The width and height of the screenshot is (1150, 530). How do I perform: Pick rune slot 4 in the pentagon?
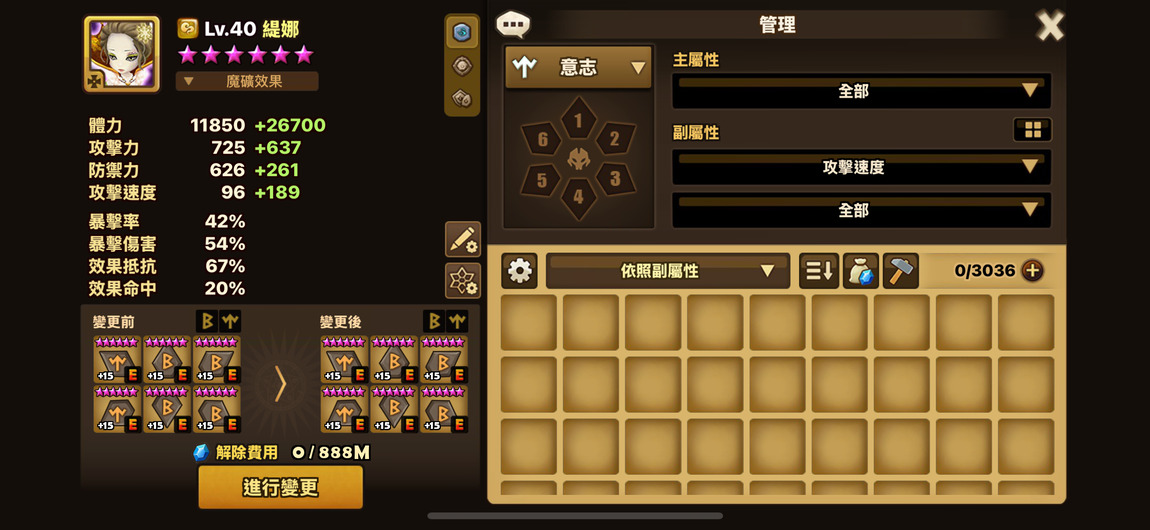point(578,196)
